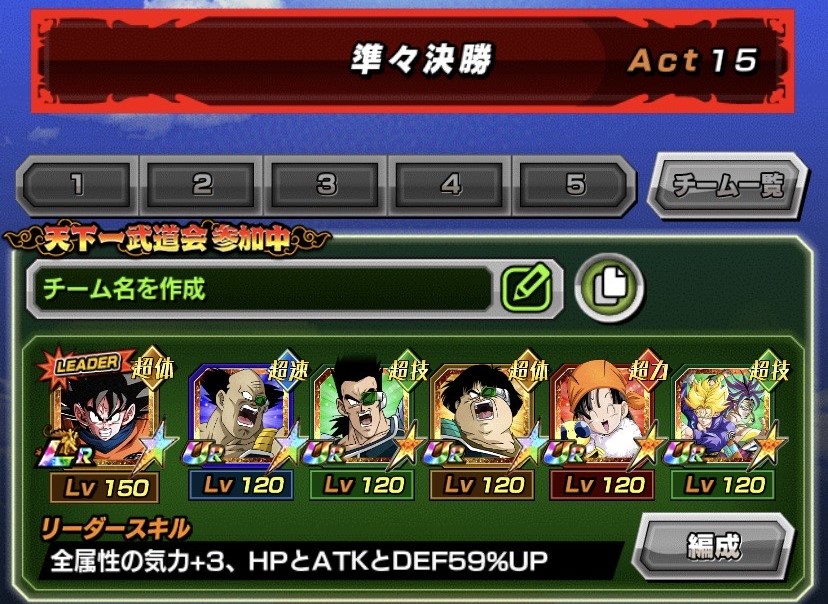
Task: Switch to team slot 3
Action: click(x=327, y=185)
